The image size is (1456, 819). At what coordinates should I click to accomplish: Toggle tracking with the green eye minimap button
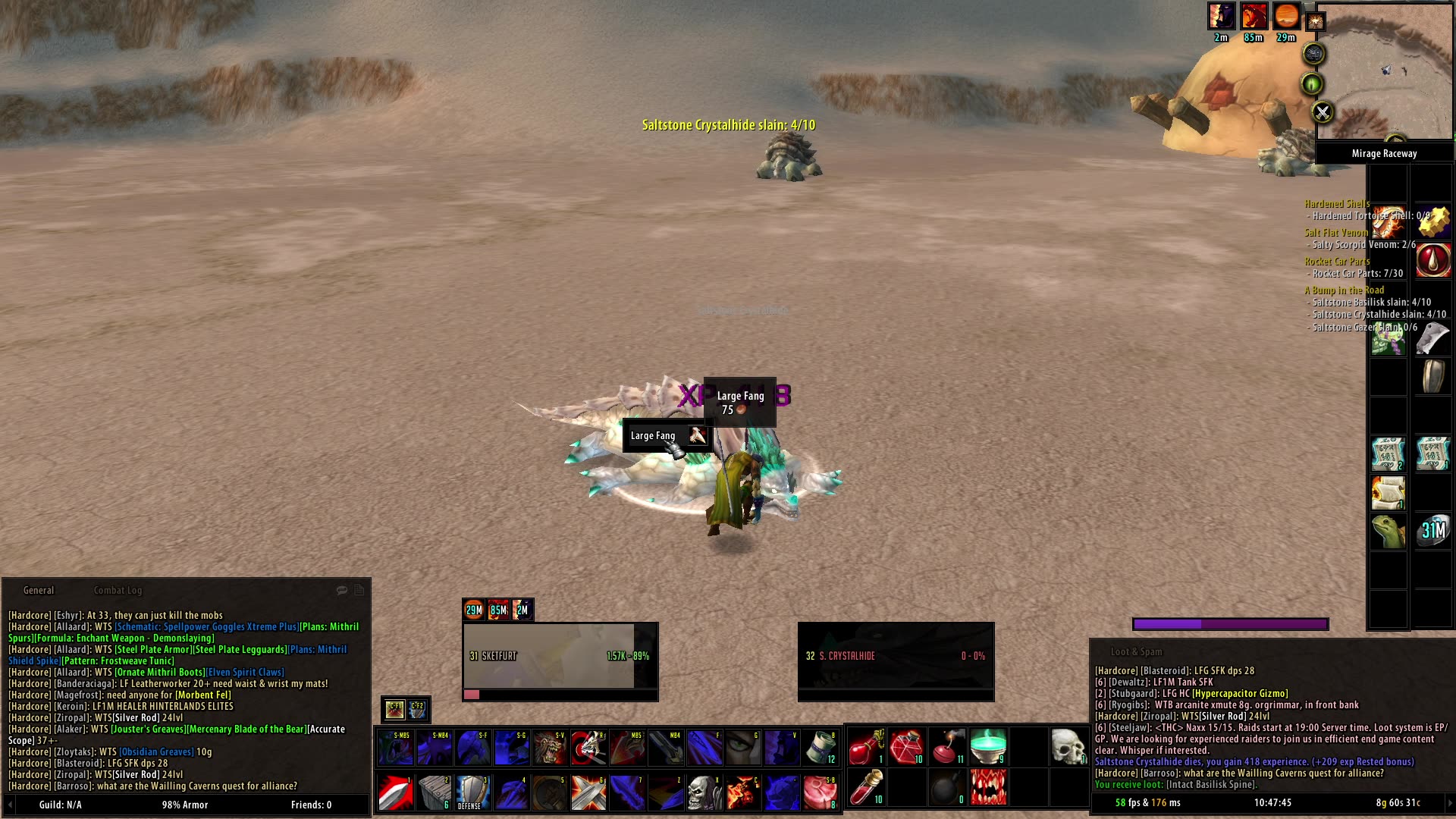[x=1312, y=83]
